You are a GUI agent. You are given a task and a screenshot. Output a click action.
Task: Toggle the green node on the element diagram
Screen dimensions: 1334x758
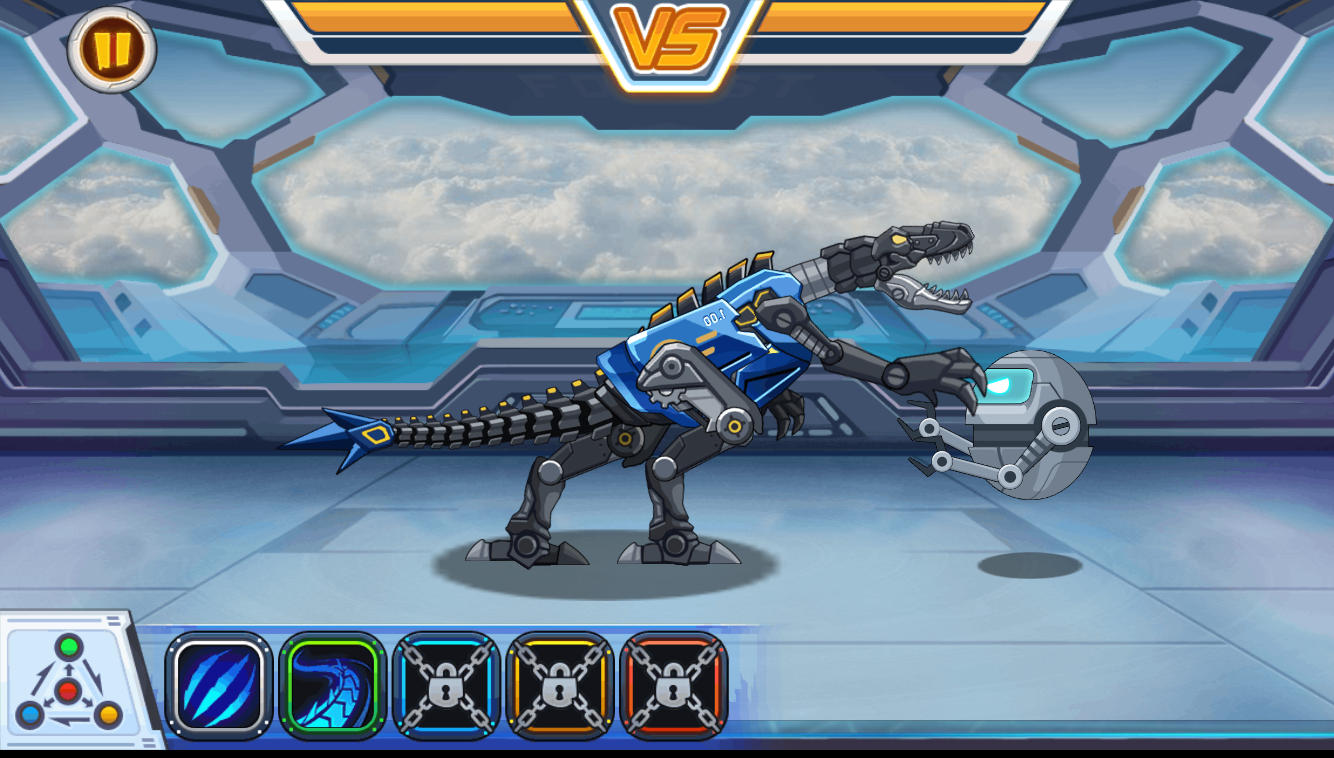(x=67, y=646)
